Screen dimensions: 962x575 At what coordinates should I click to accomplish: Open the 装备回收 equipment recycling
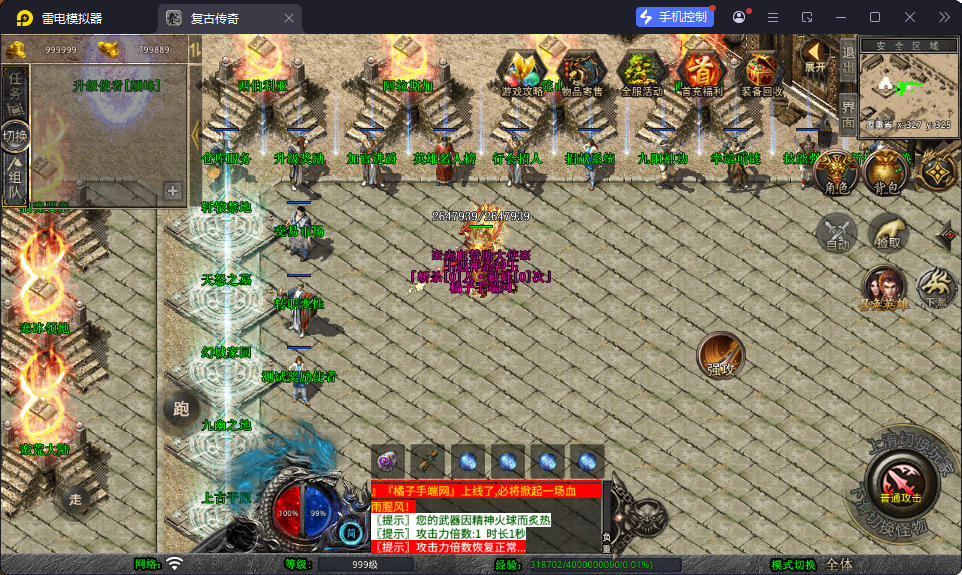click(762, 74)
